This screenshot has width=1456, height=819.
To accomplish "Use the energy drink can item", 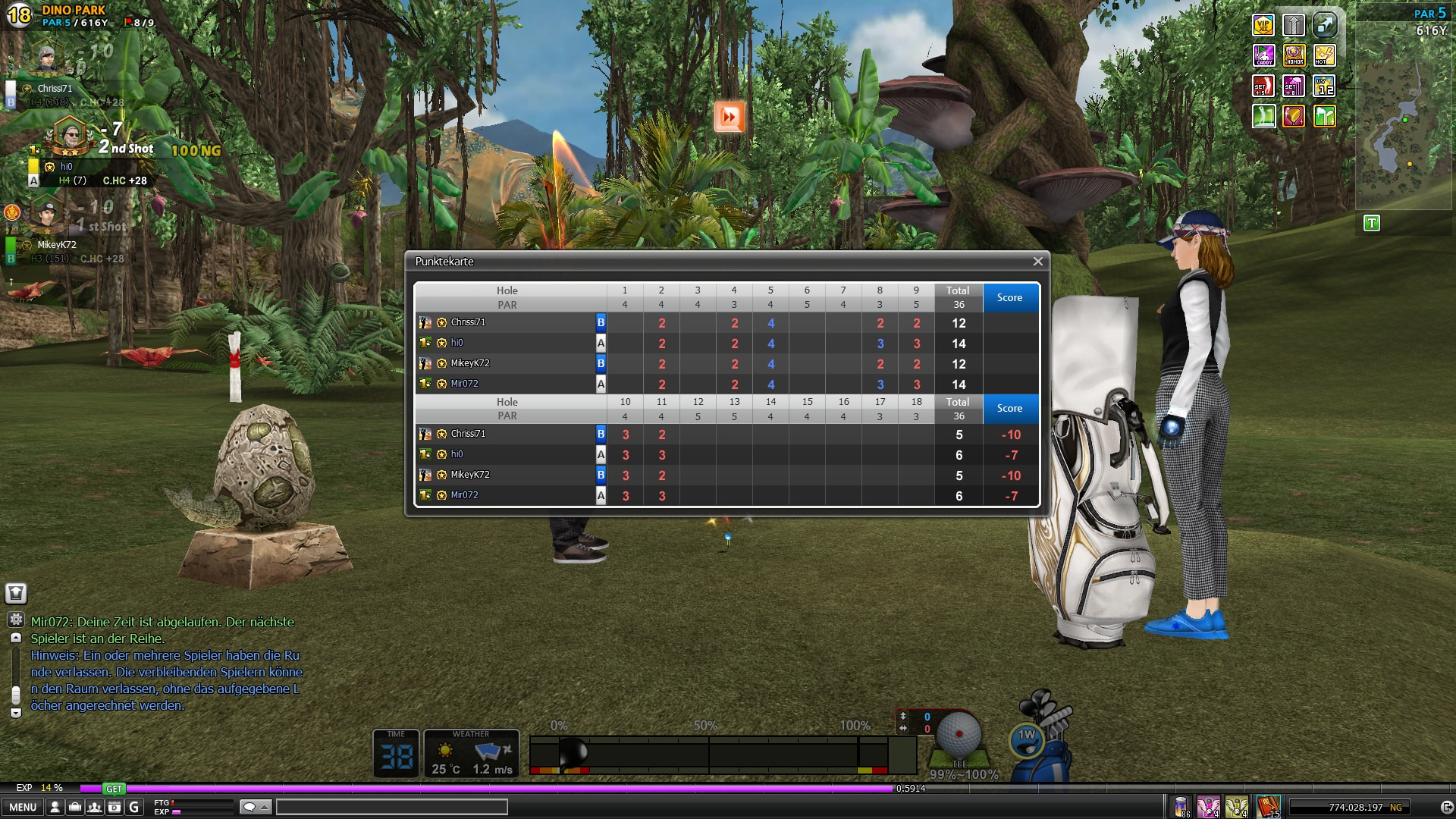I will point(1181,806).
